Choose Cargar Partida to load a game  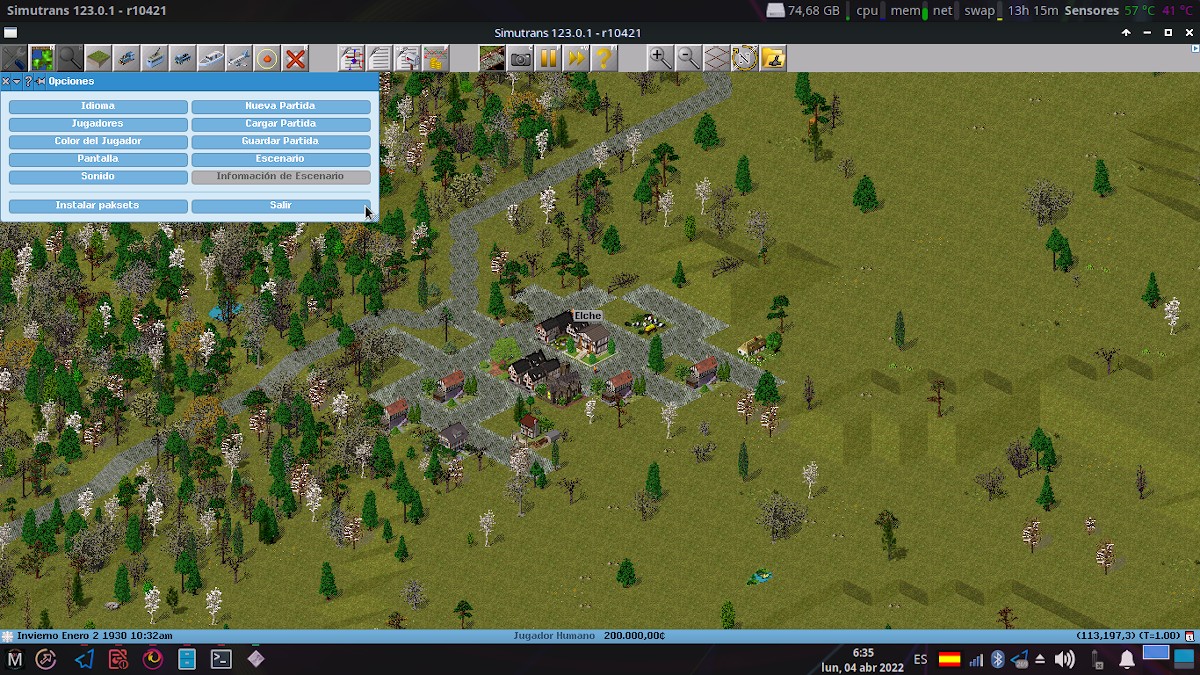tap(280, 124)
